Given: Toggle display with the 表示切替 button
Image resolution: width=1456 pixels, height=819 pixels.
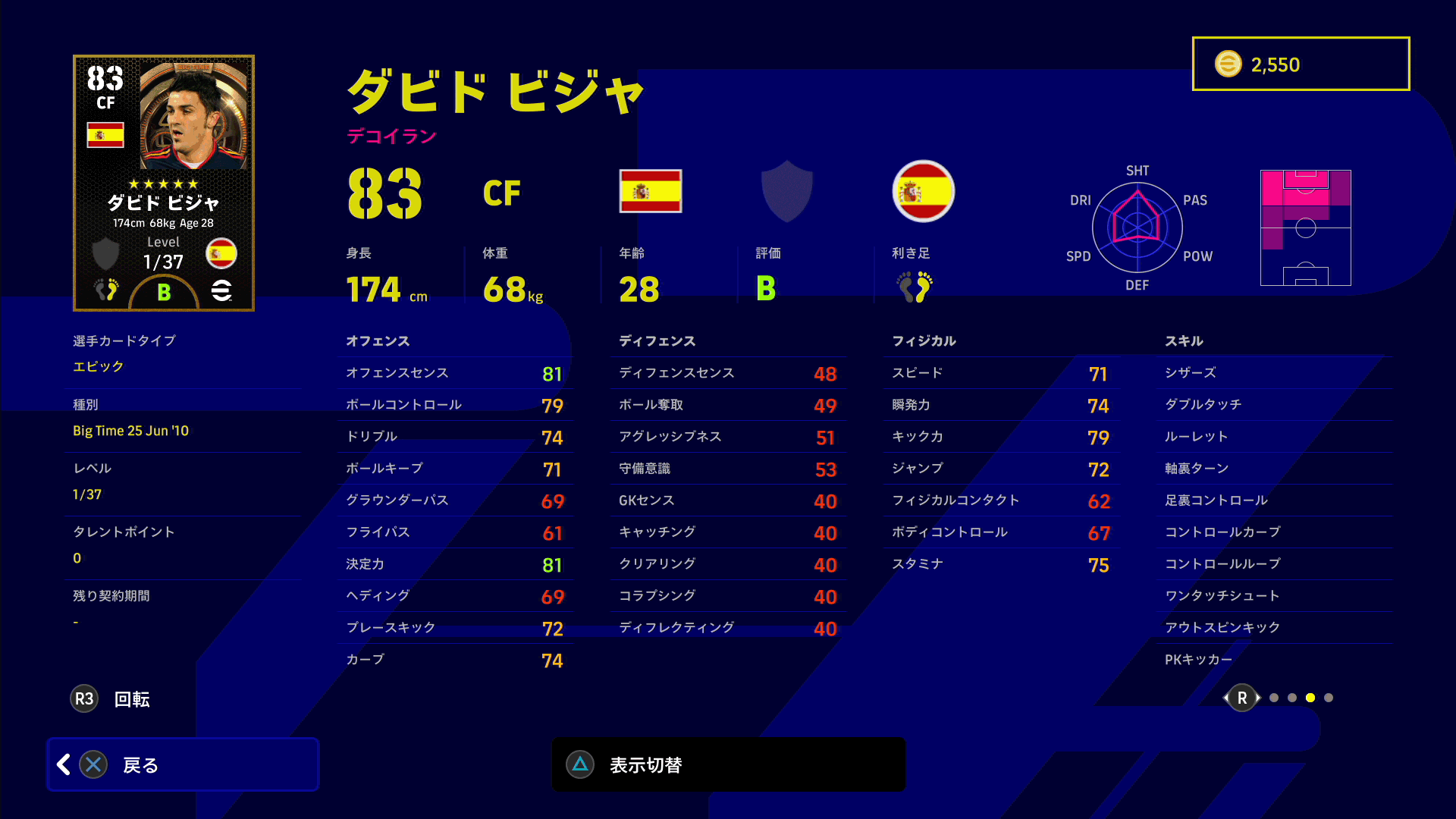Looking at the screenshot, I should (728, 764).
